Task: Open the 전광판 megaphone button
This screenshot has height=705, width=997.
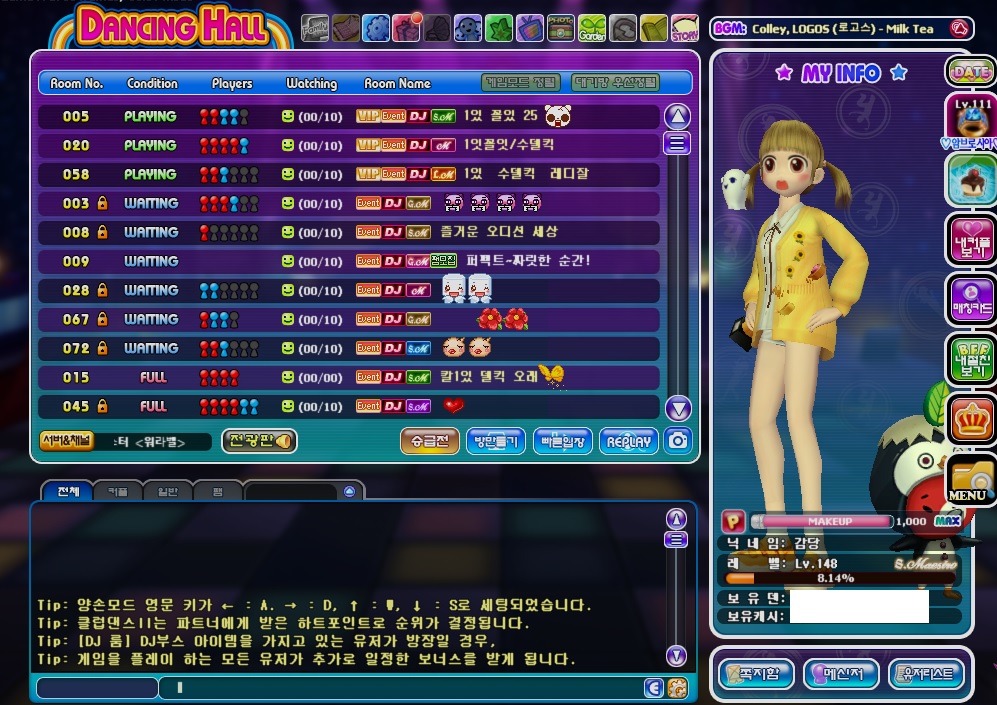Action: pos(259,441)
